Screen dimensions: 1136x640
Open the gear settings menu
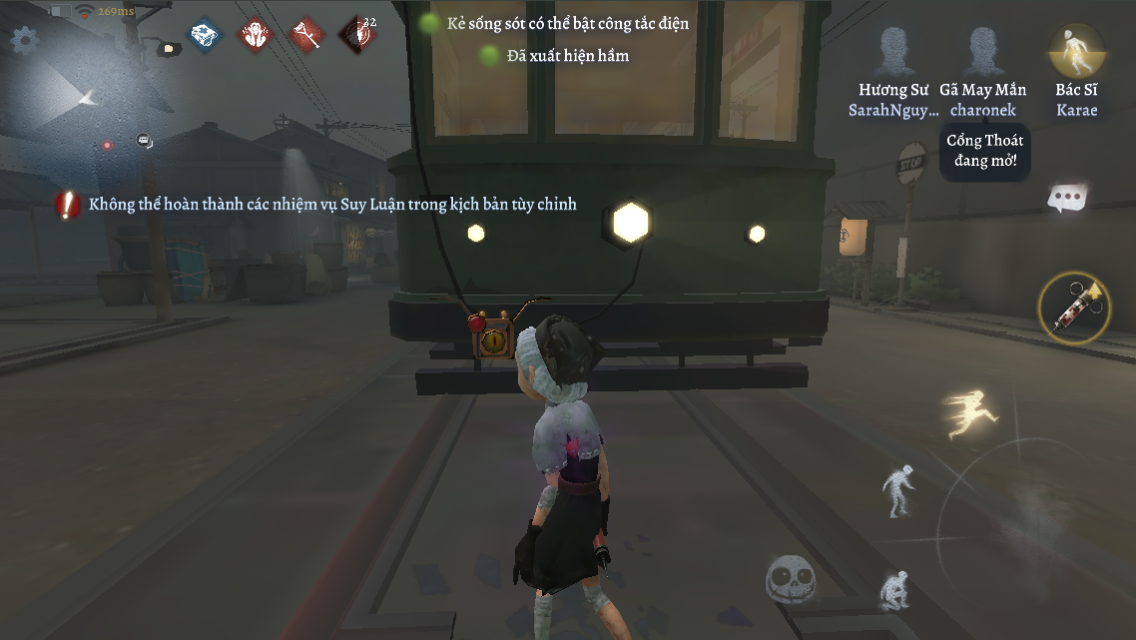click(24, 40)
